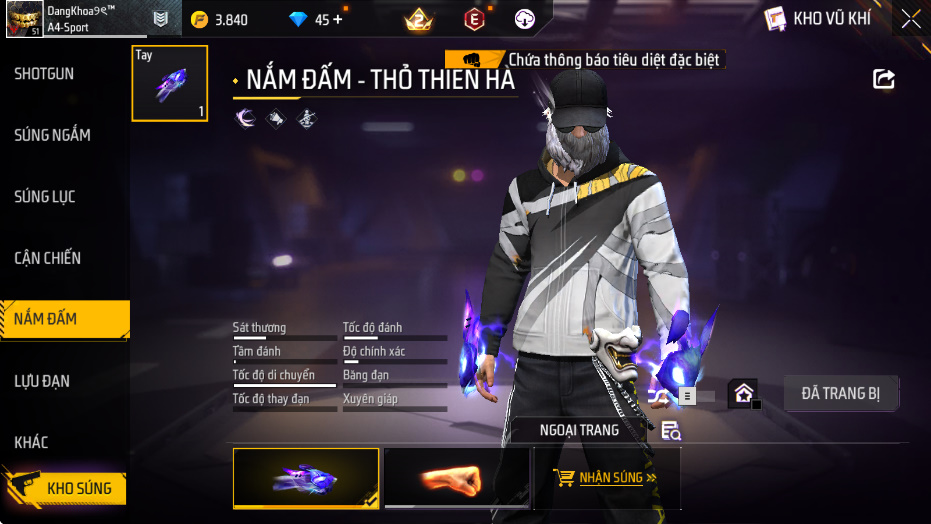The width and height of the screenshot is (931, 524).
Task: Switch to the Khác category
Action: pyautogui.click(x=31, y=442)
